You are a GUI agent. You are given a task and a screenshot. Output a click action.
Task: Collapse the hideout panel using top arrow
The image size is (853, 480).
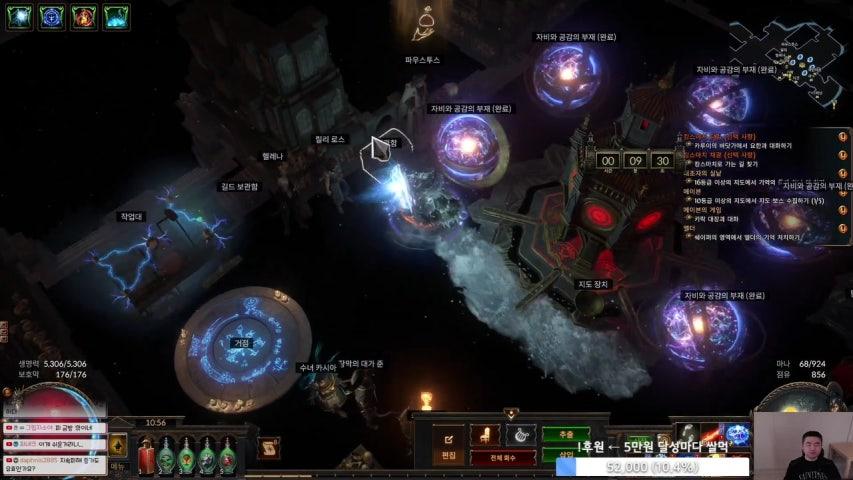(x=511, y=413)
